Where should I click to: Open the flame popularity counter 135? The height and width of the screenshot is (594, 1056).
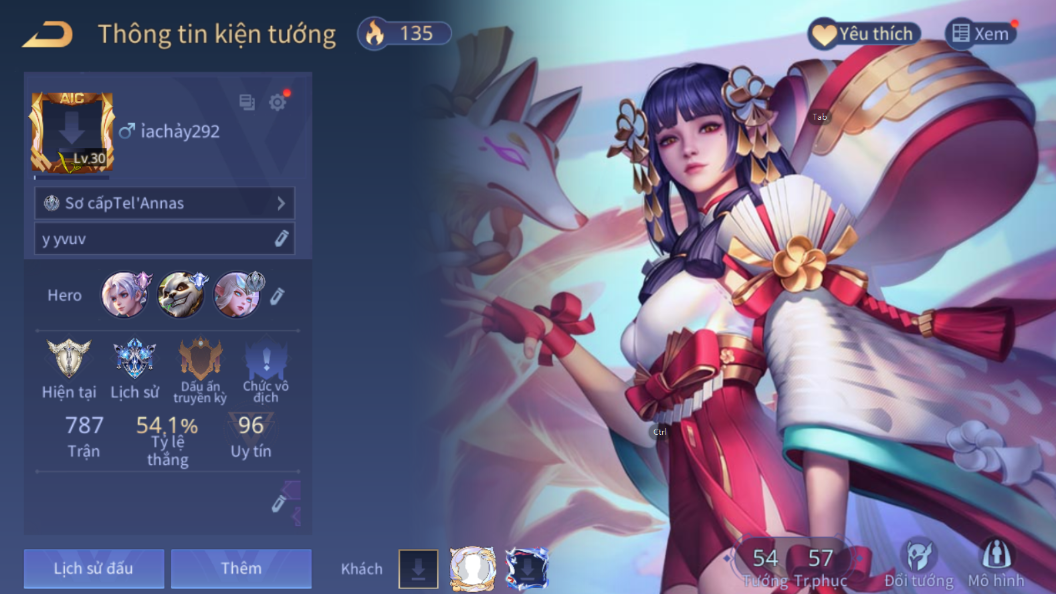pos(404,34)
